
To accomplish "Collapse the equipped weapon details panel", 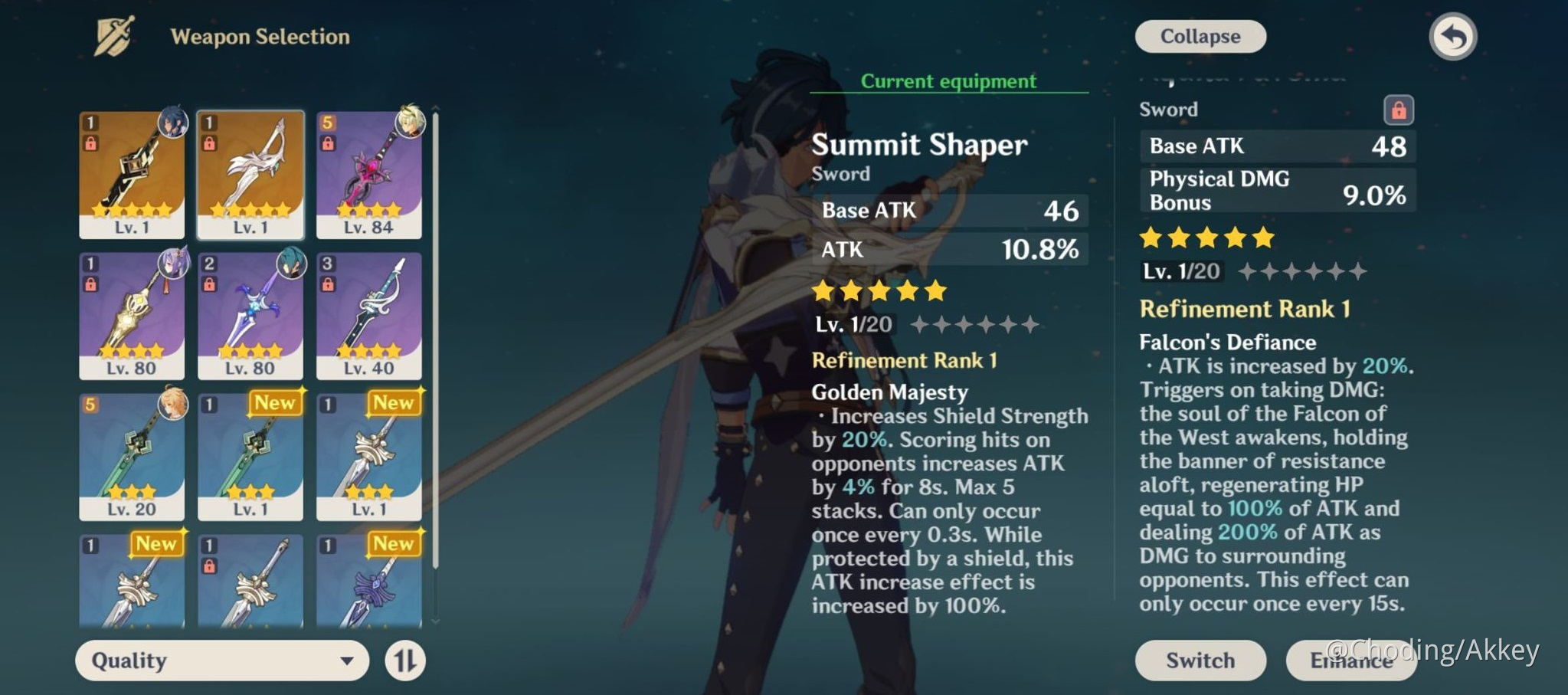I will point(1199,36).
